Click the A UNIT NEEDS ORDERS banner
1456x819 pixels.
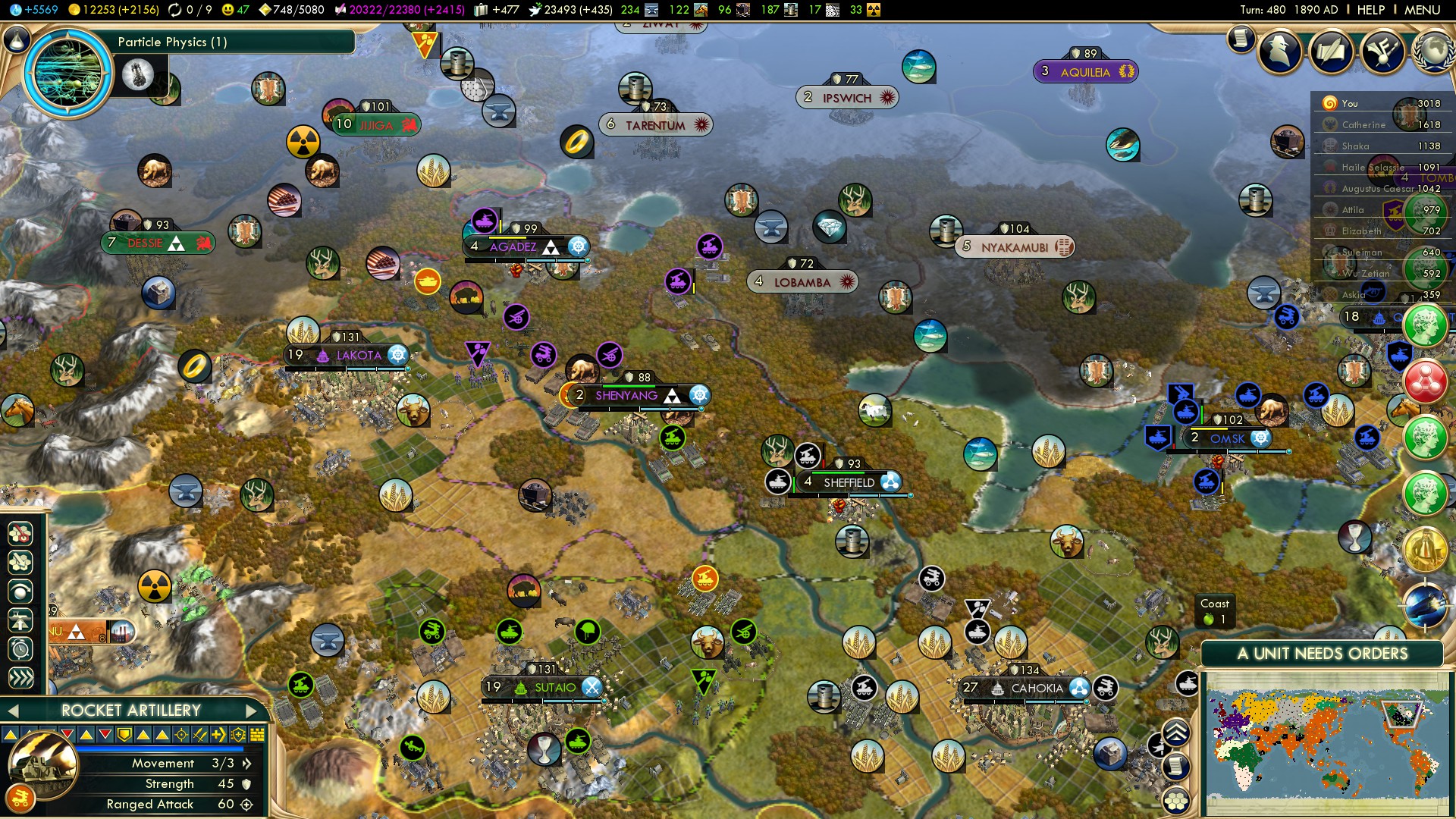[x=1323, y=653]
